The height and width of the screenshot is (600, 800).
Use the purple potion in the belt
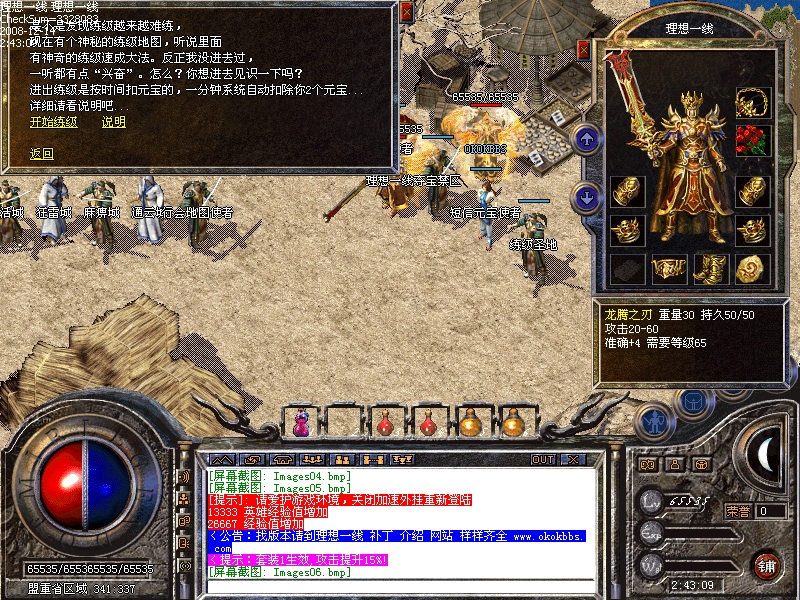coord(300,423)
